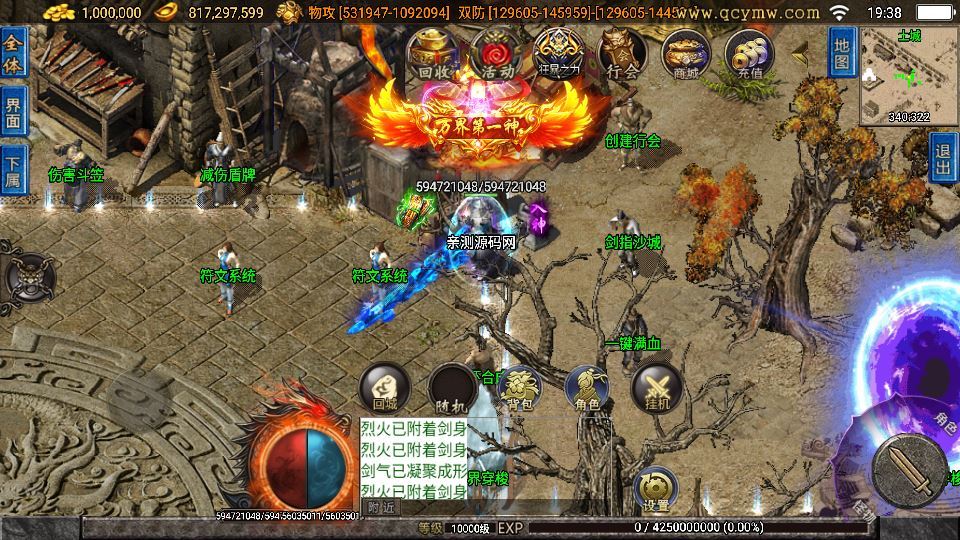Activate the 随机 random teleport button
This screenshot has height=540, width=960.
452,389
